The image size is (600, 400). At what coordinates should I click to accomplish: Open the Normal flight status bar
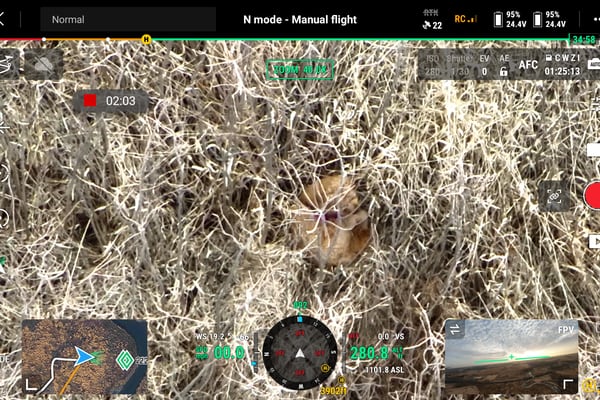tap(128, 19)
